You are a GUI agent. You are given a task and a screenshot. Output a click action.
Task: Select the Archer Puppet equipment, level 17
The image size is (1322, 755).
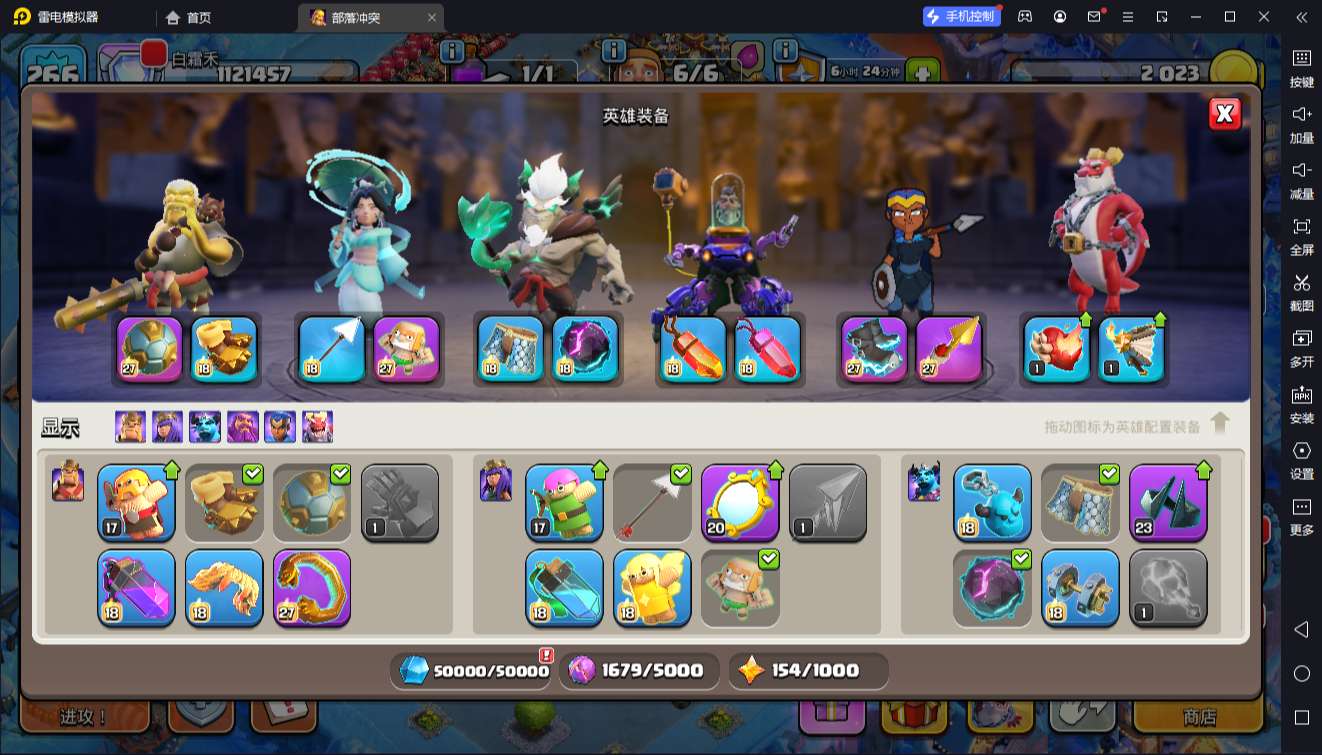[564, 502]
